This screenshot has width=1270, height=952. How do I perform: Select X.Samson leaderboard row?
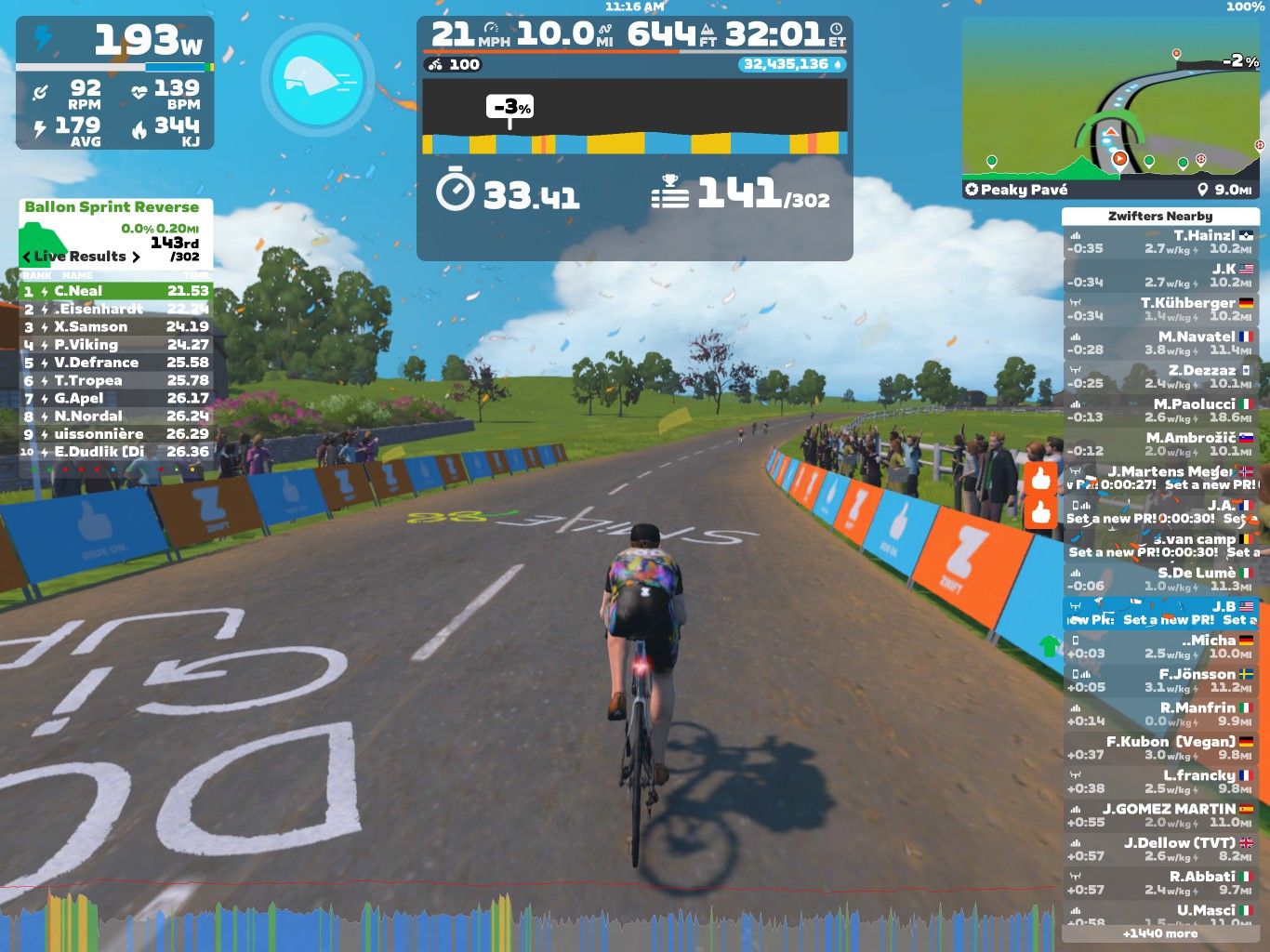coord(116,326)
